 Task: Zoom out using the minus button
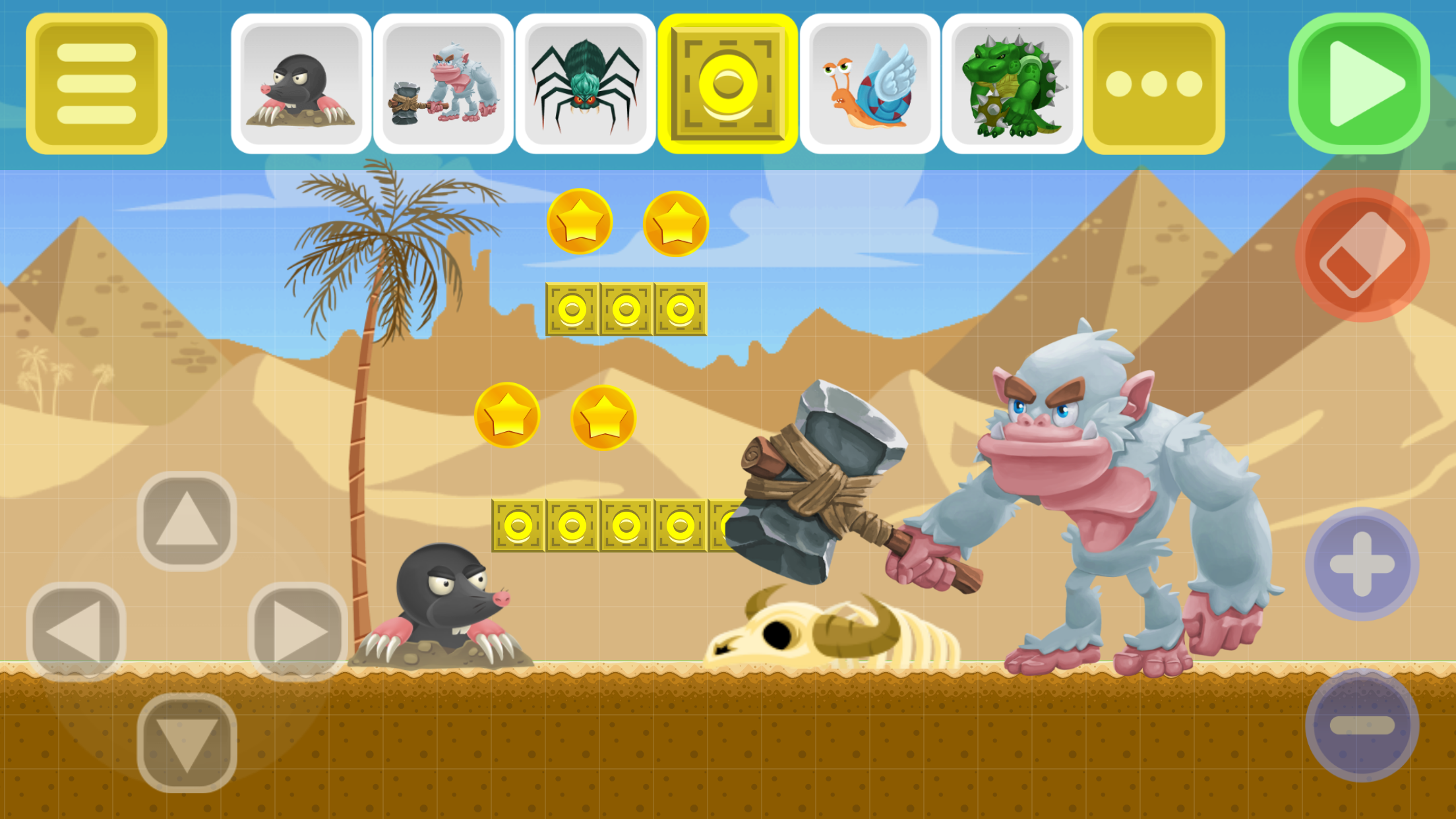pyautogui.click(x=1362, y=725)
